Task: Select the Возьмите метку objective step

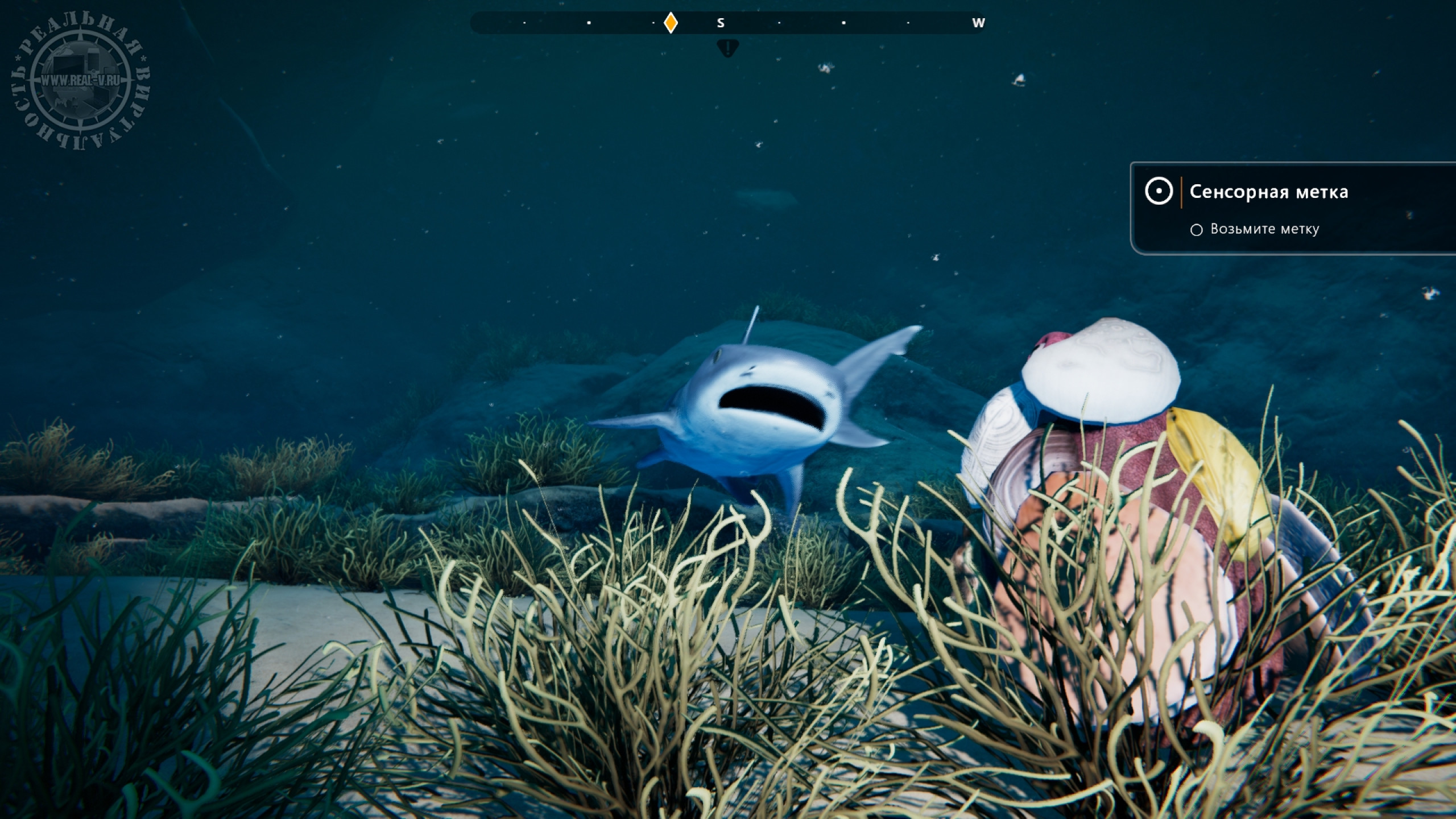Action: (1264, 229)
